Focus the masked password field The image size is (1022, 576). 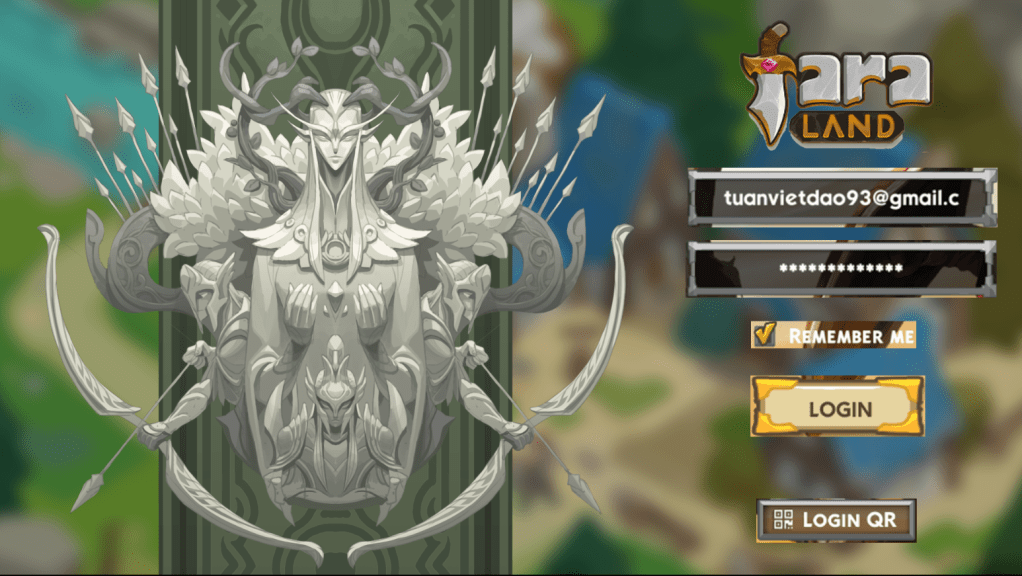click(840, 268)
